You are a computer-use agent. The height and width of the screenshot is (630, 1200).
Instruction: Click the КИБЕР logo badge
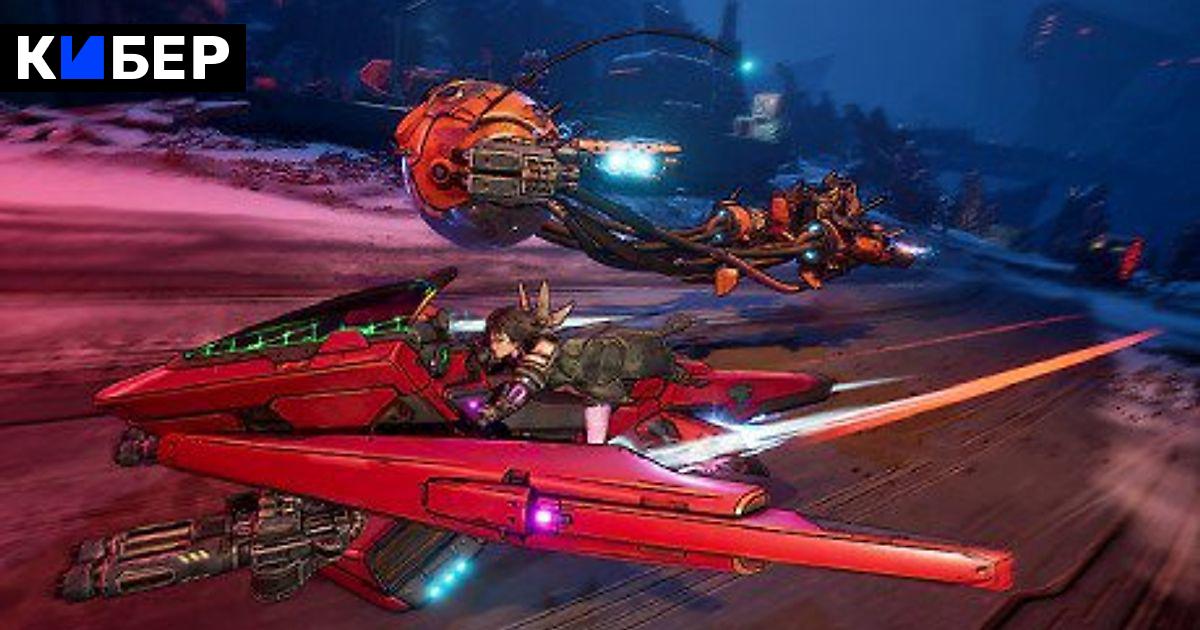click(x=123, y=58)
